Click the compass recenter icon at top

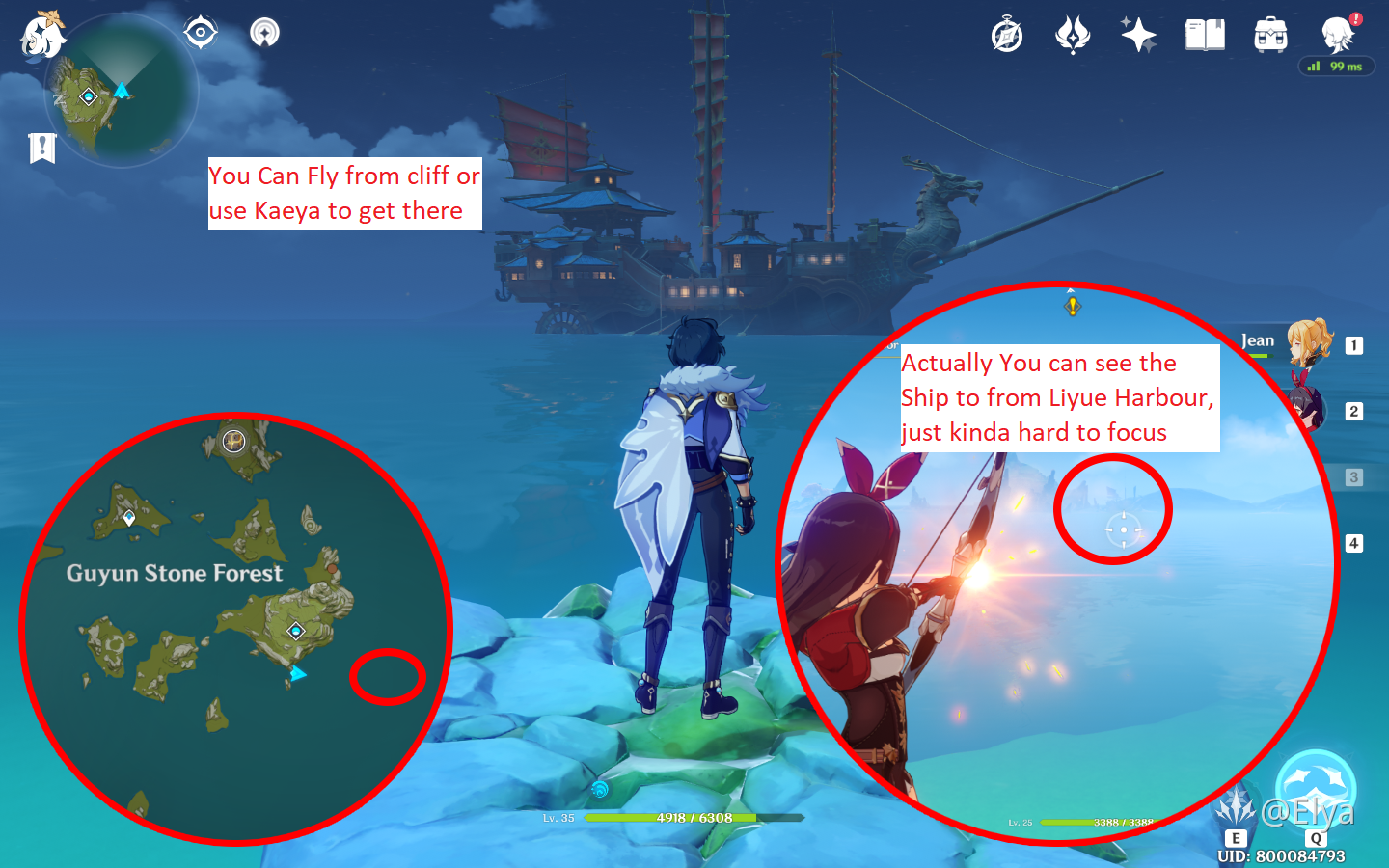click(200, 32)
